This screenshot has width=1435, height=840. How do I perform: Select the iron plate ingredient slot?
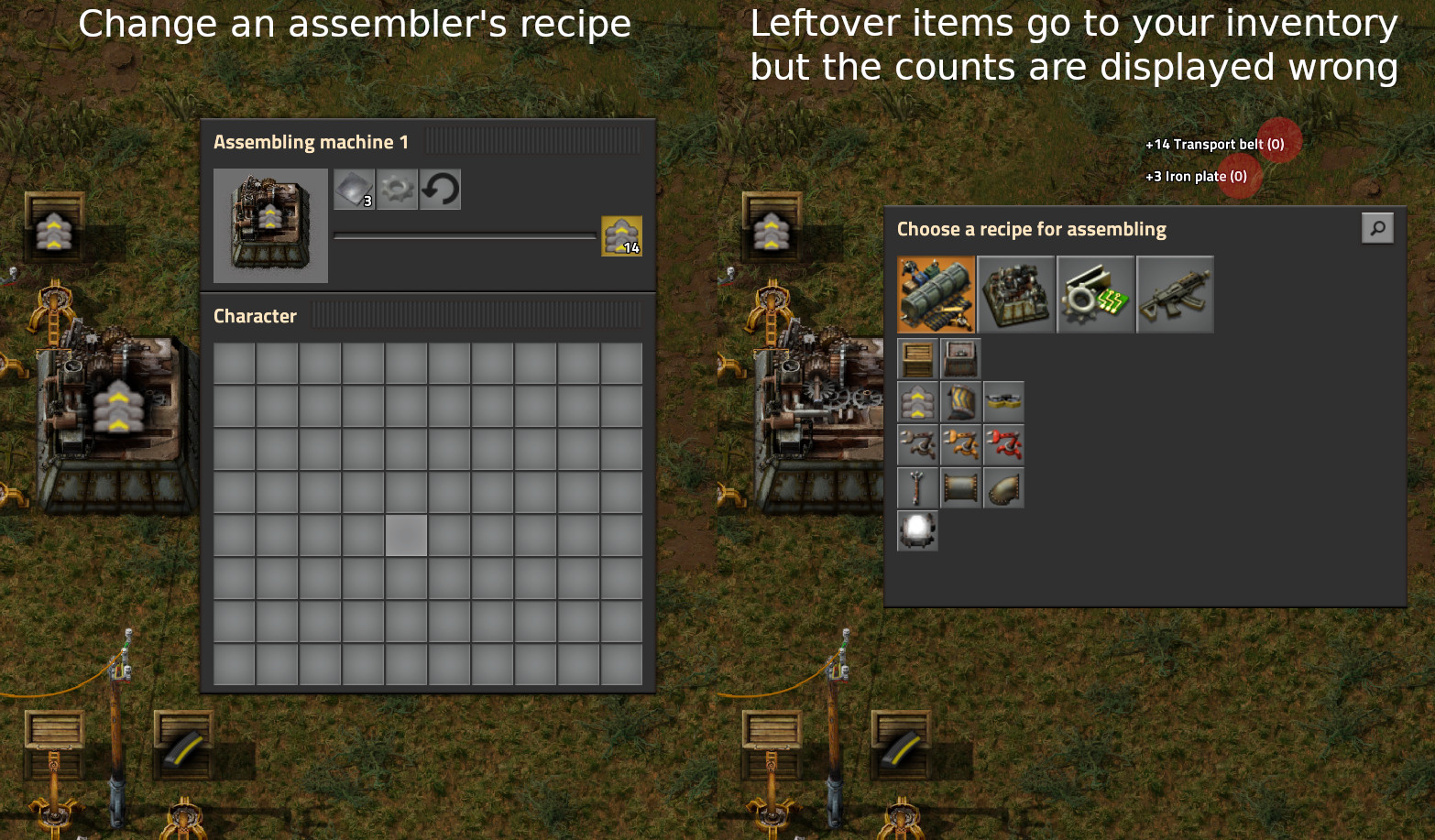coord(354,190)
